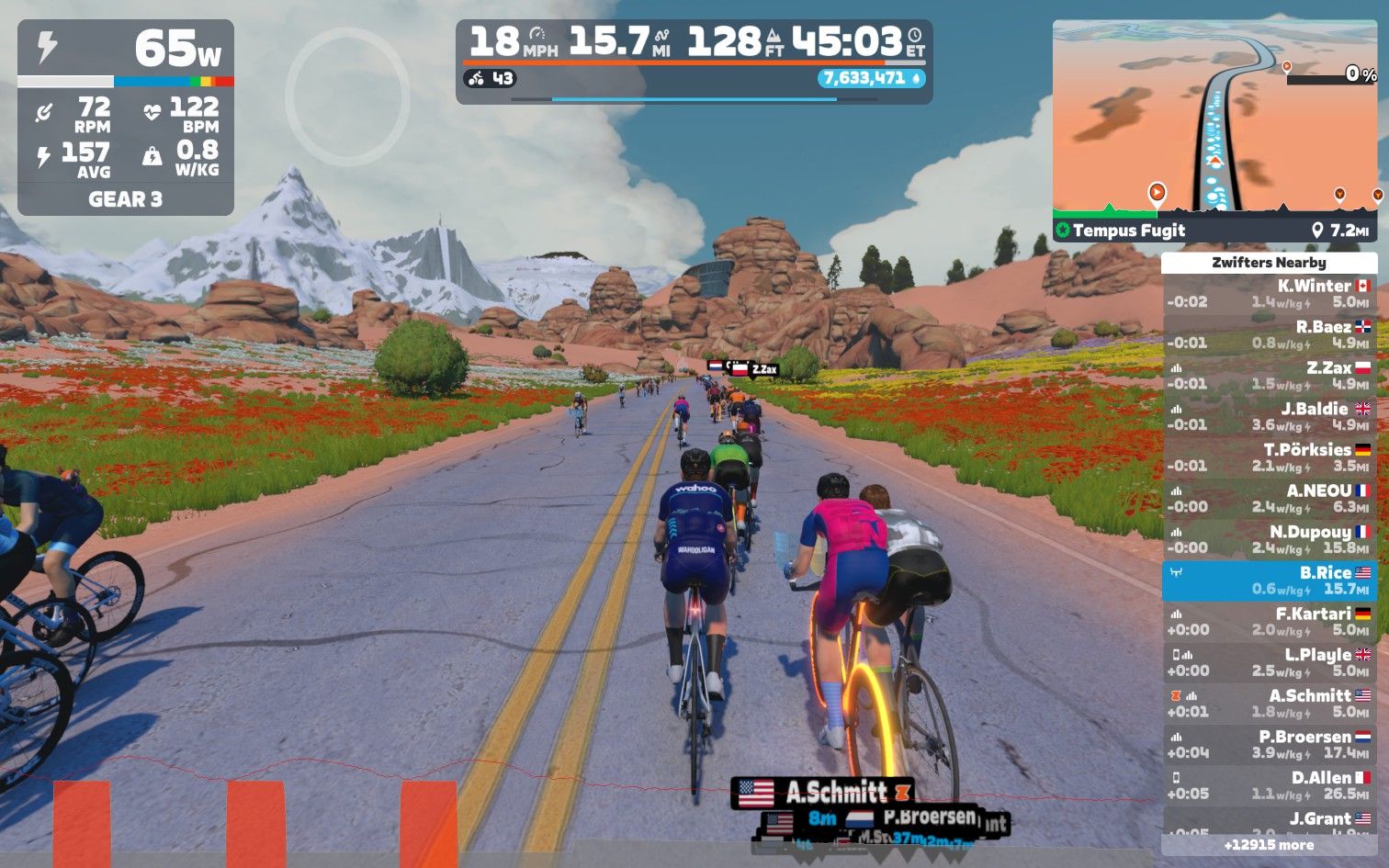1389x868 pixels.
Task: Click the A.Schmitt name tag
Action: click(x=823, y=792)
